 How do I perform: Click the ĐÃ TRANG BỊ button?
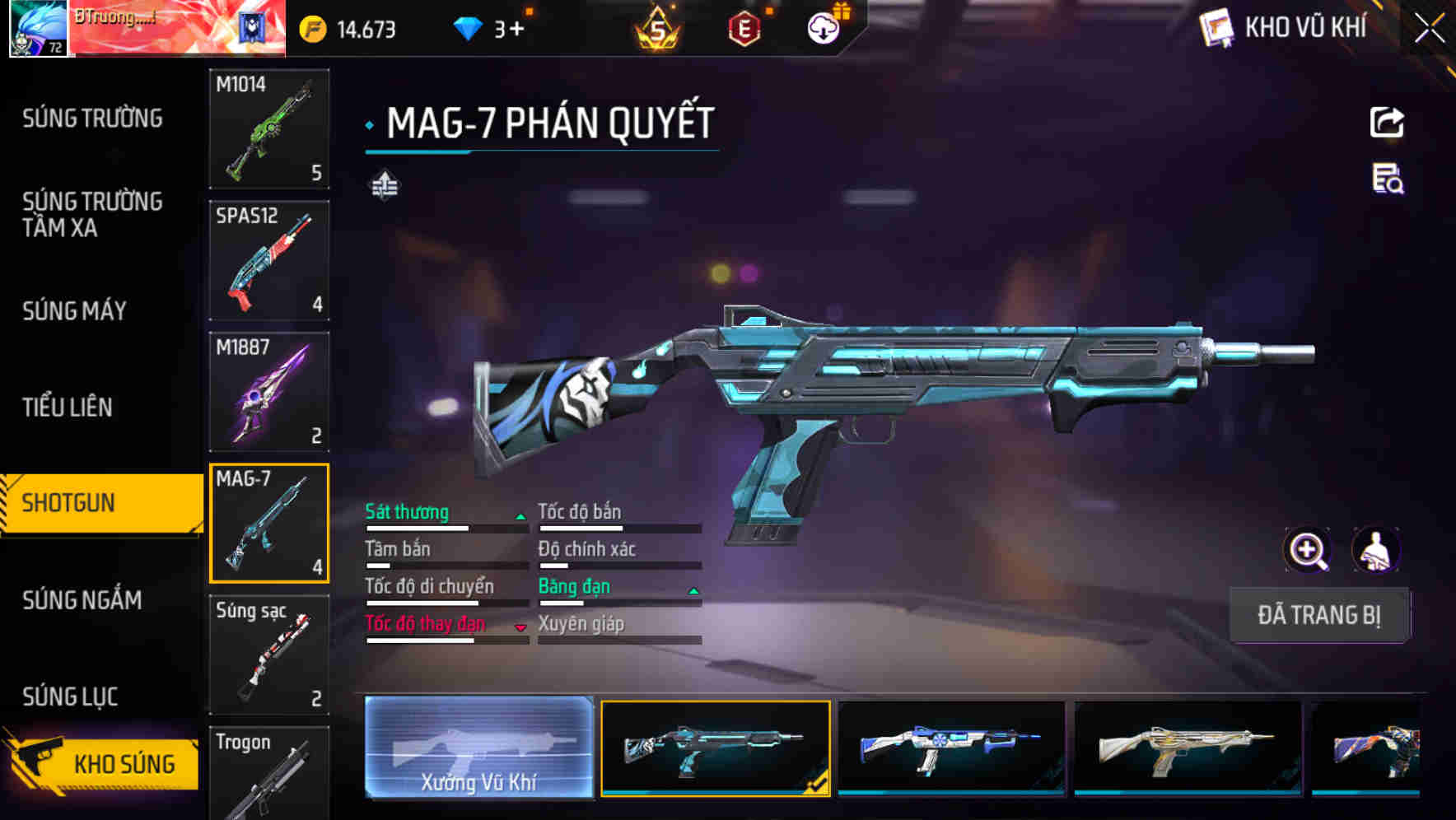pyautogui.click(x=1318, y=615)
